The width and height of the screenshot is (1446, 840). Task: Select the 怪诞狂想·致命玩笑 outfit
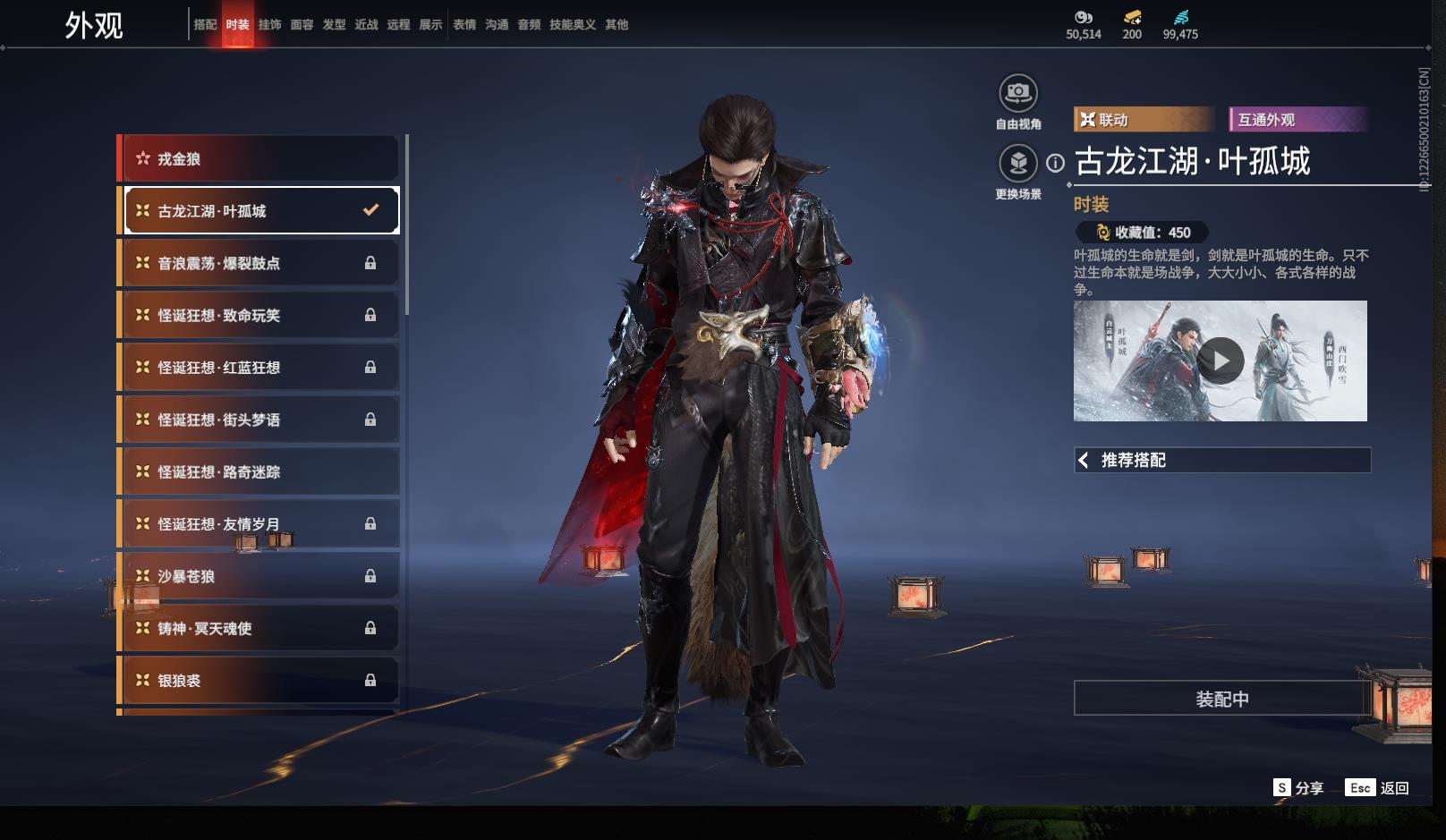pos(259,315)
